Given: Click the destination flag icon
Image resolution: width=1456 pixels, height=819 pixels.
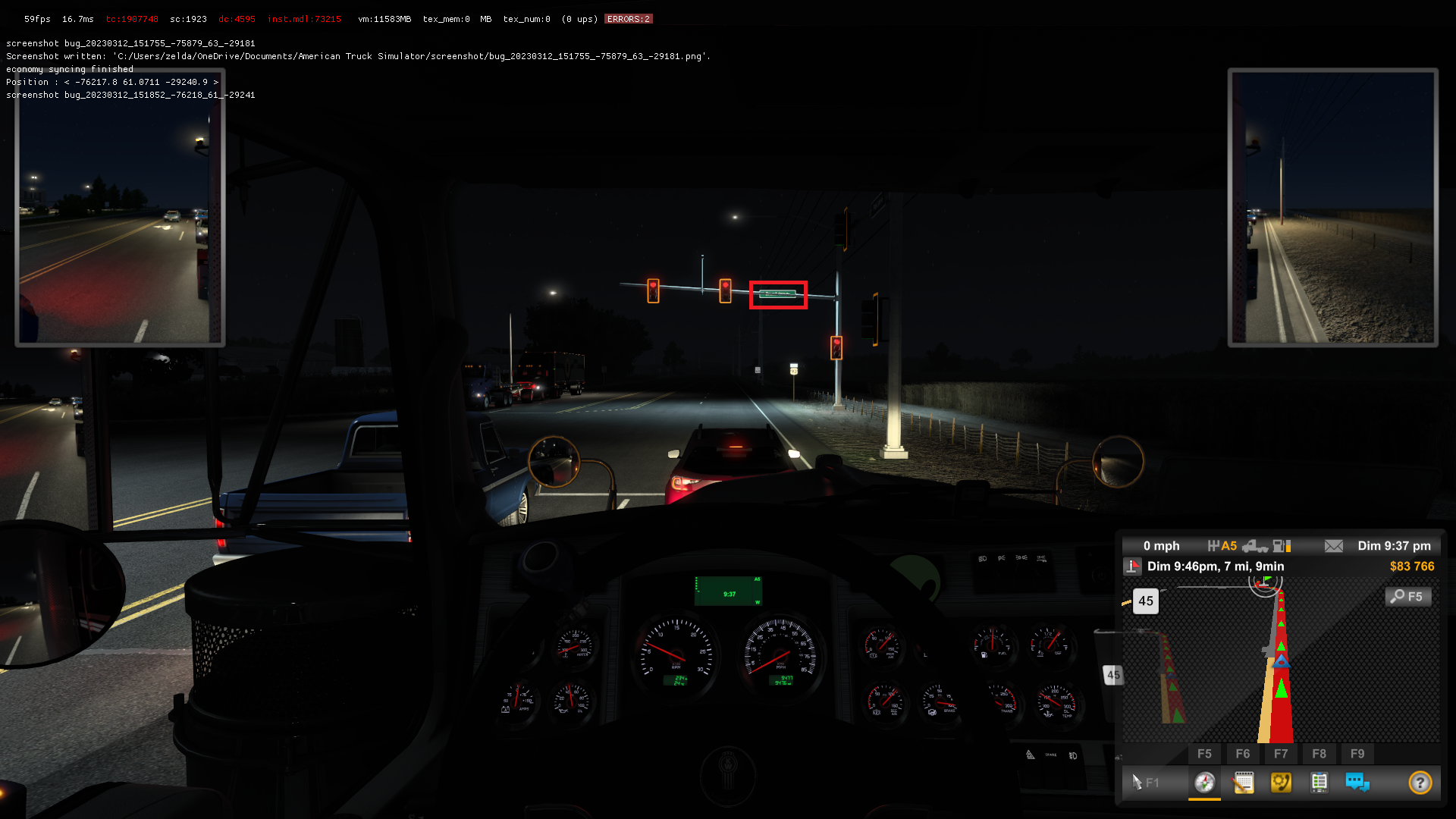Looking at the screenshot, I should pyautogui.click(x=1133, y=566).
